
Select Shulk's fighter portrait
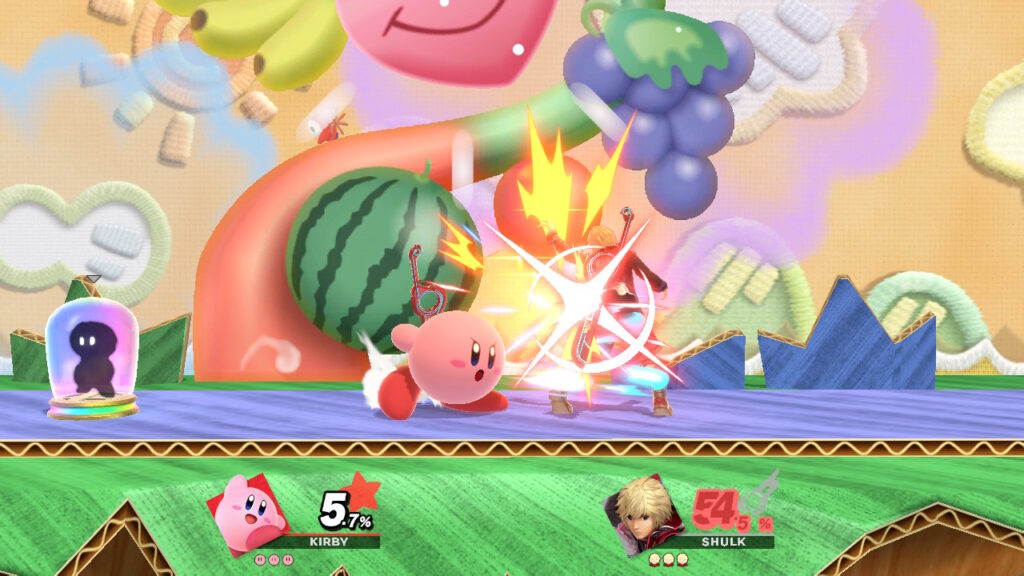643,511
